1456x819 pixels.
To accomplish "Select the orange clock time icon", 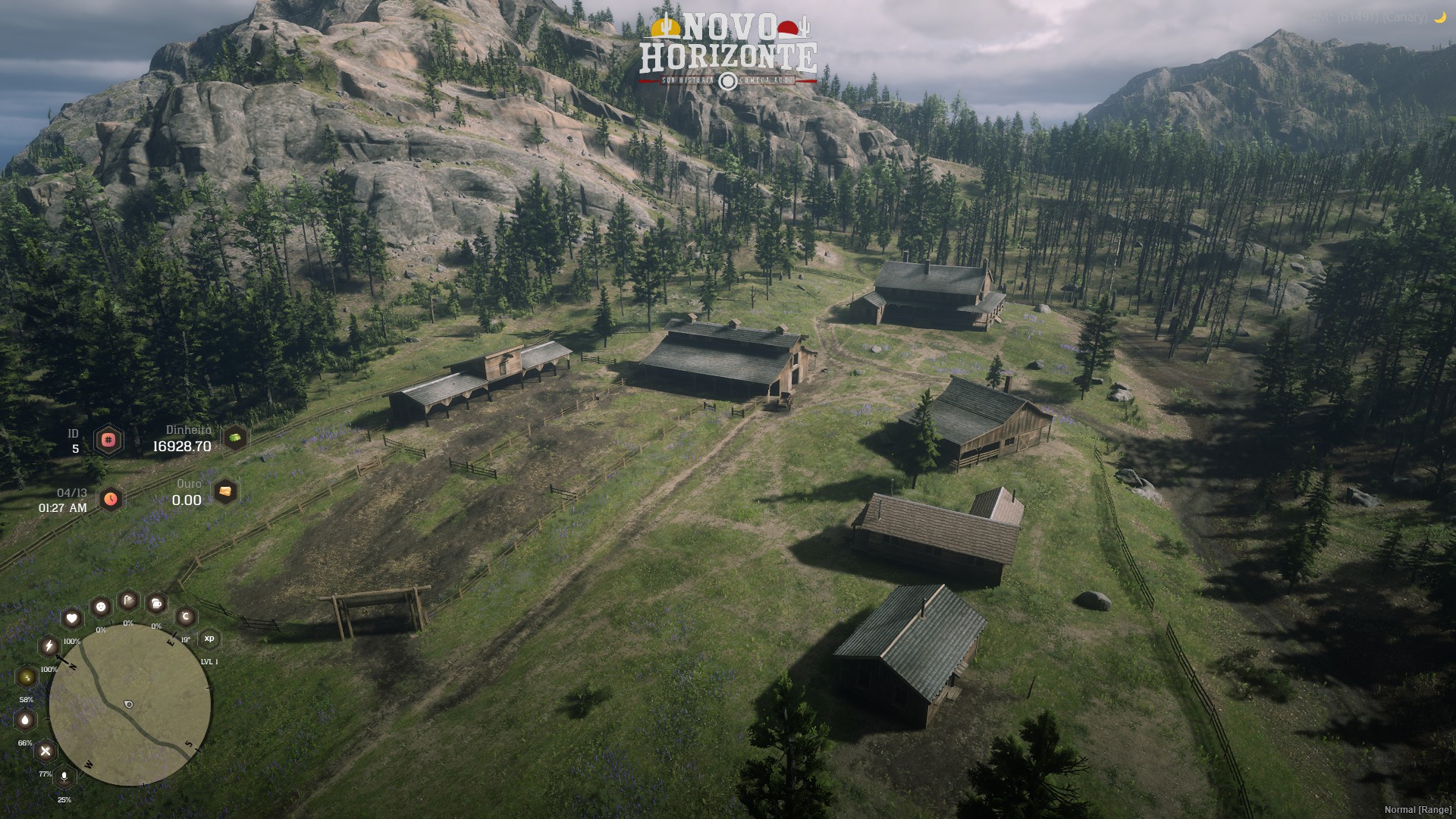I will click(111, 499).
